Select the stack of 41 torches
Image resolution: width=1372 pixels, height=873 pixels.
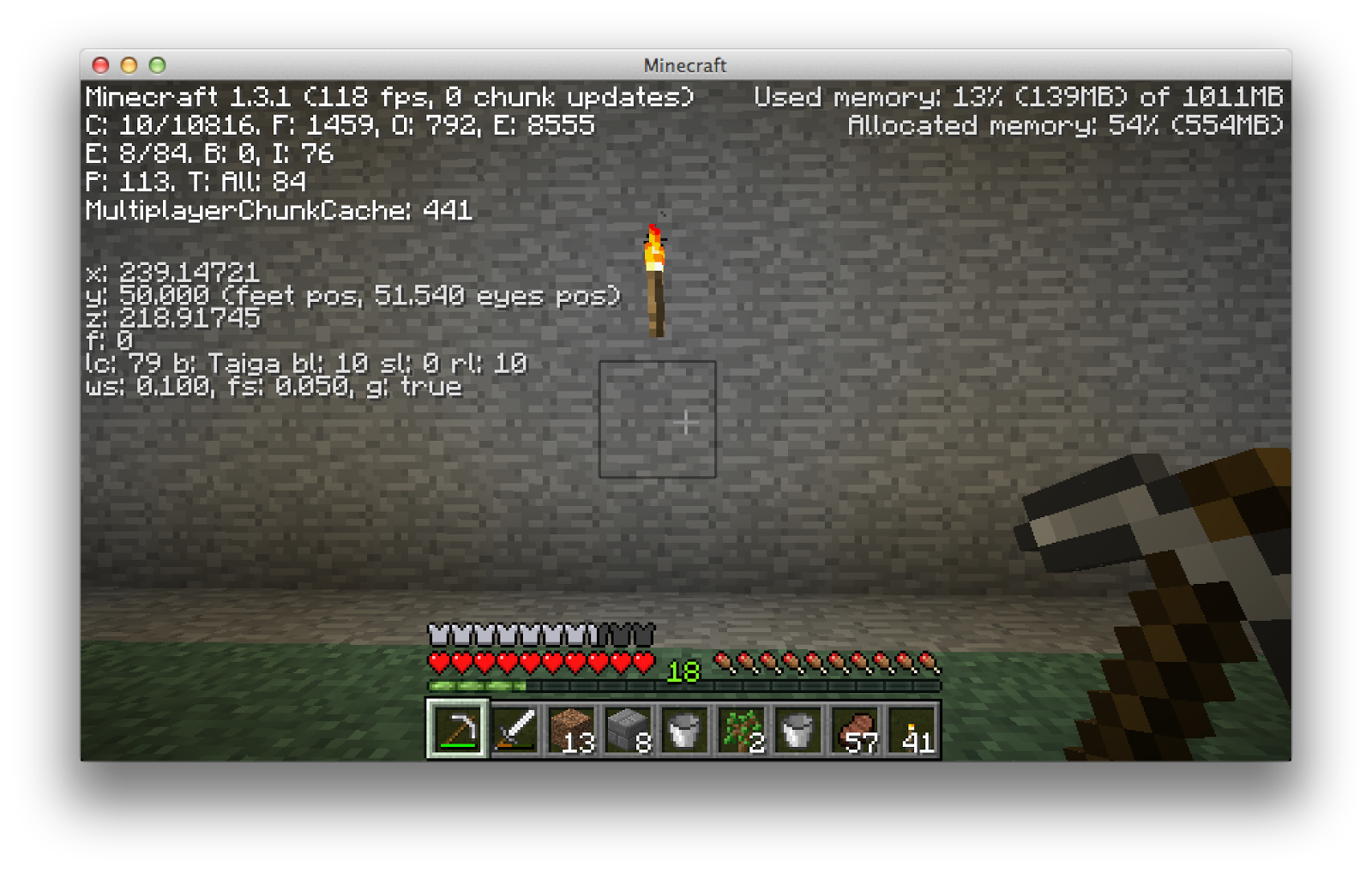(x=911, y=729)
